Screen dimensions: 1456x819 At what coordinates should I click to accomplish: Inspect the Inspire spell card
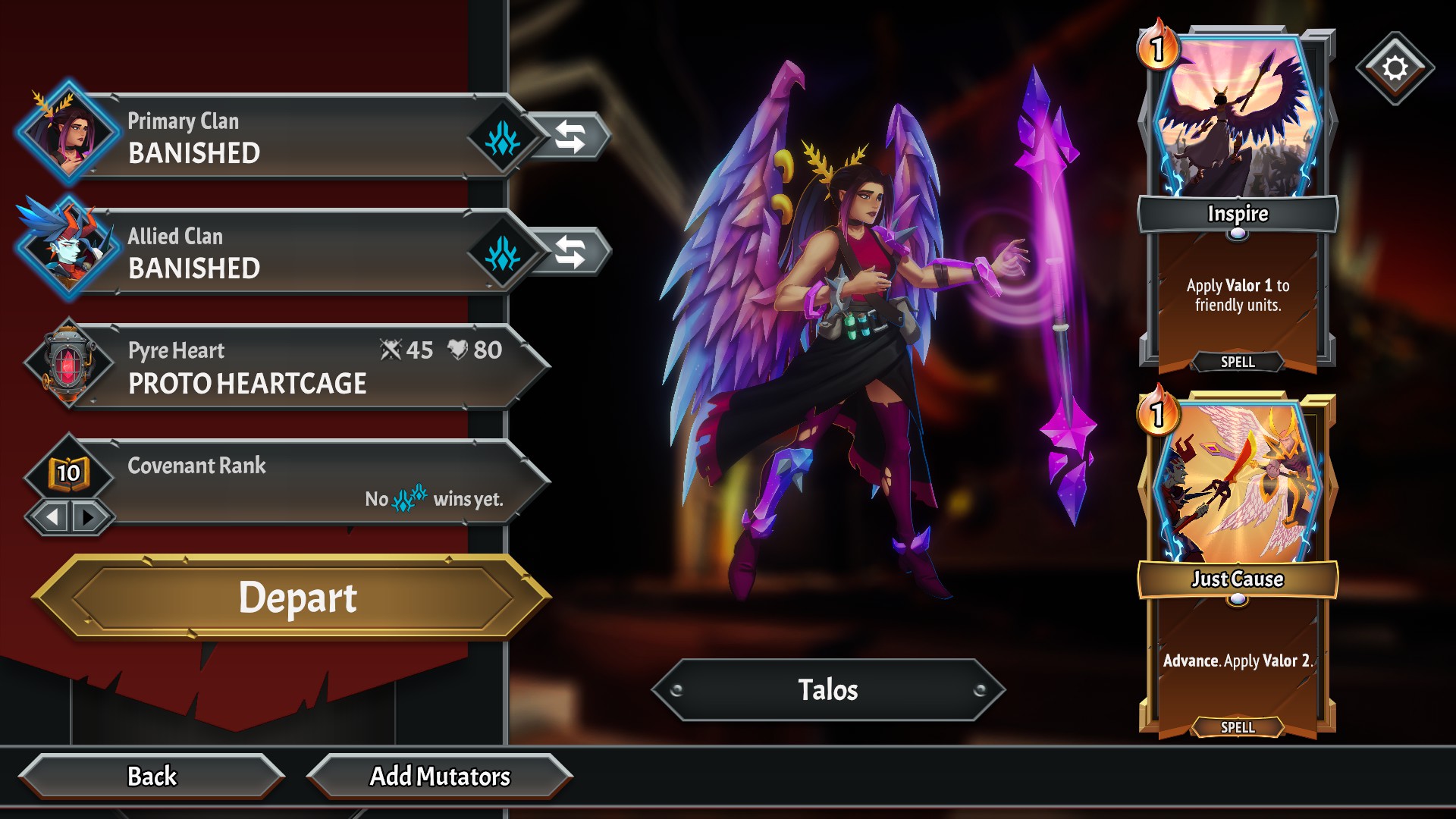1238,199
